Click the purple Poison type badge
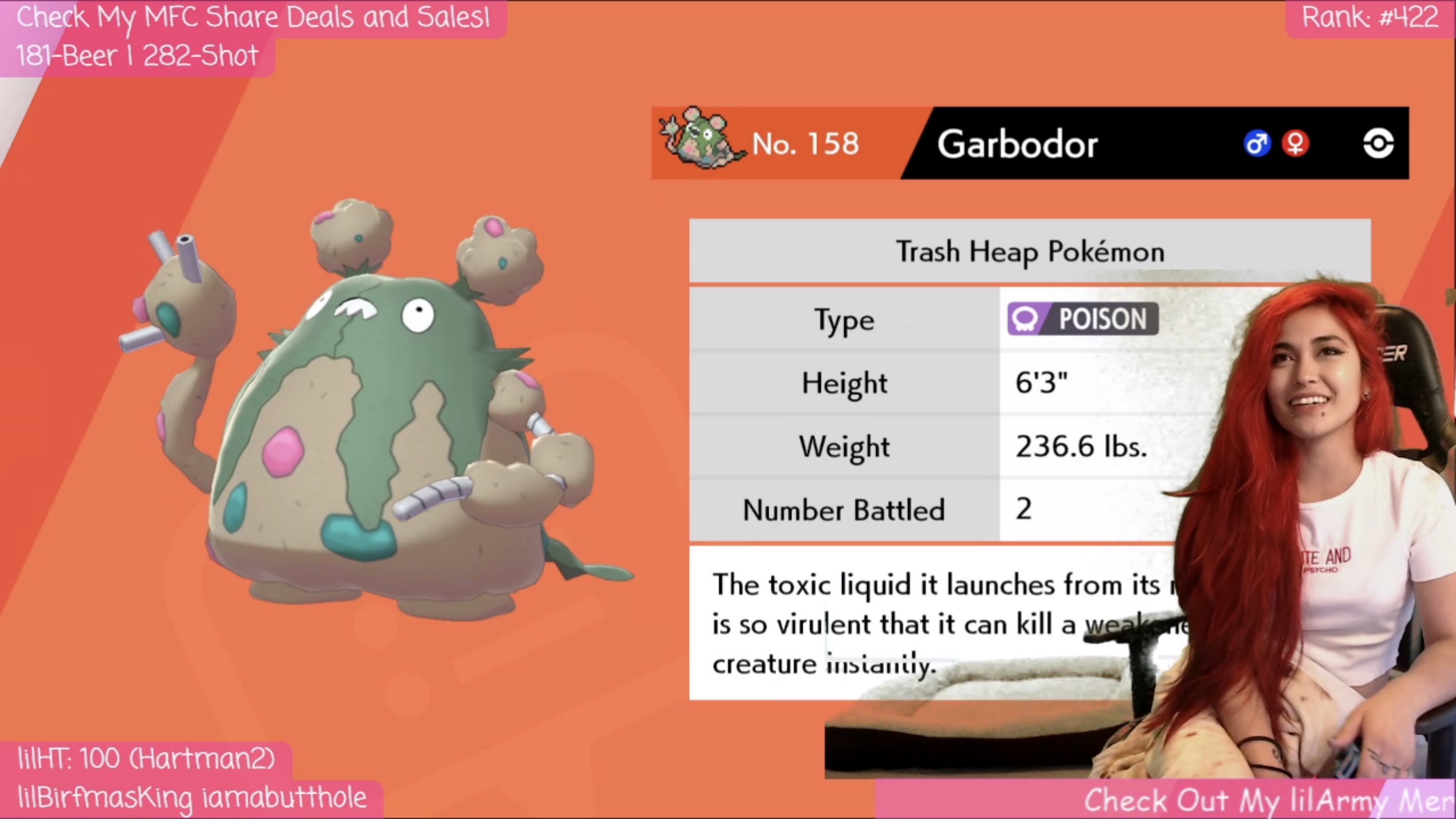 pyautogui.click(x=1082, y=319)
